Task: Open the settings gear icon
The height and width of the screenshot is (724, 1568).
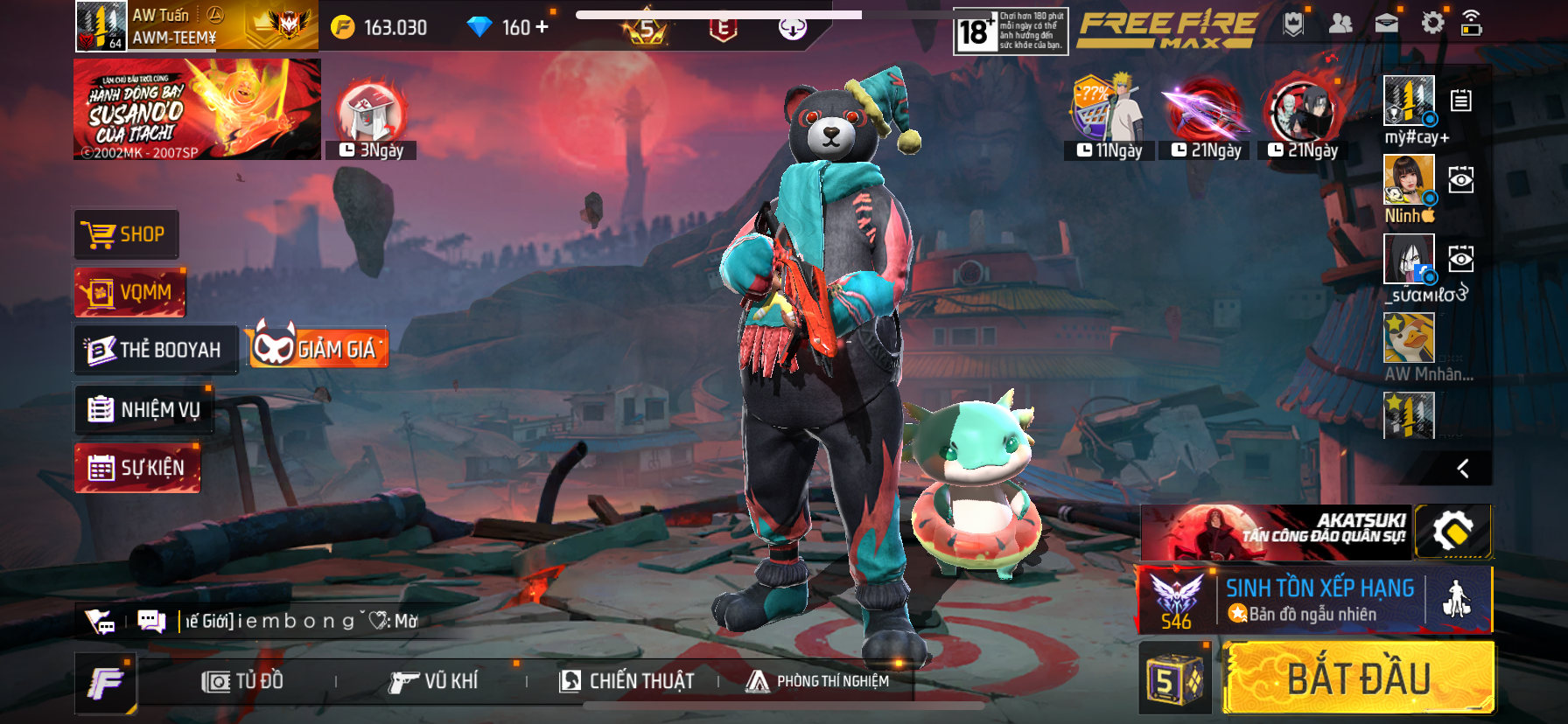Action: coord(1432,23)
